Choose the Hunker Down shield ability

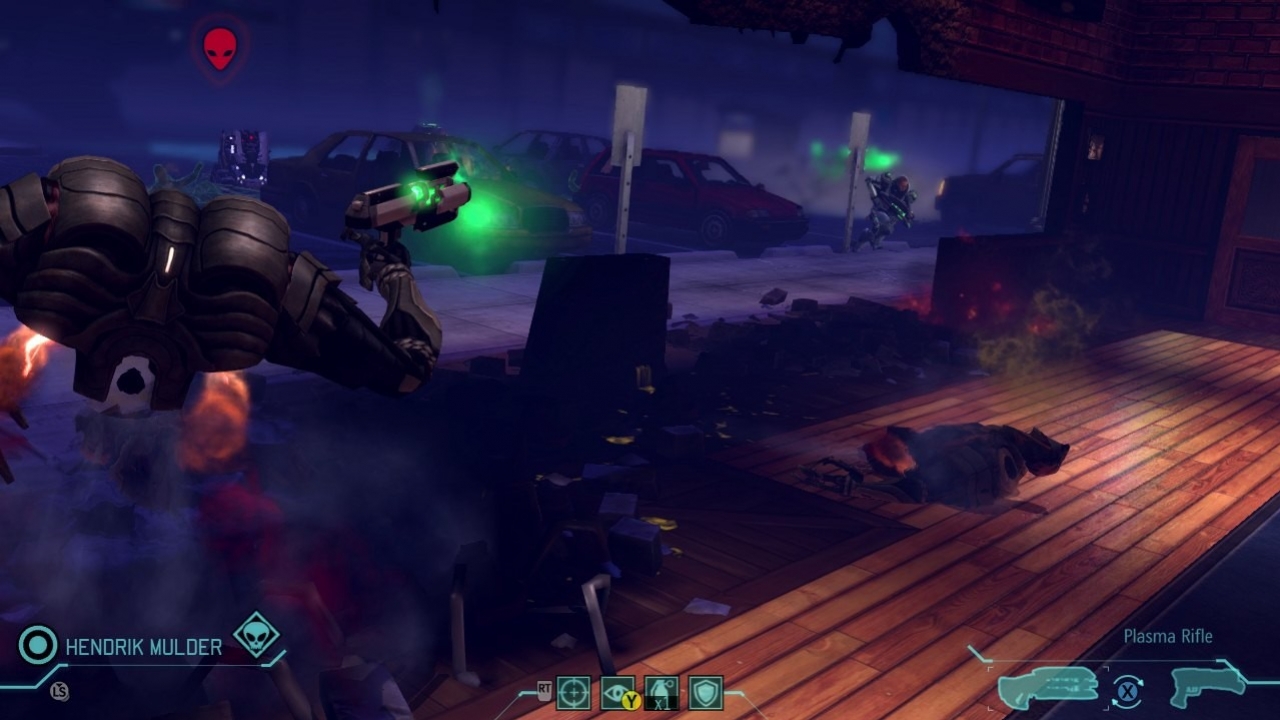[x=707, y=690]
